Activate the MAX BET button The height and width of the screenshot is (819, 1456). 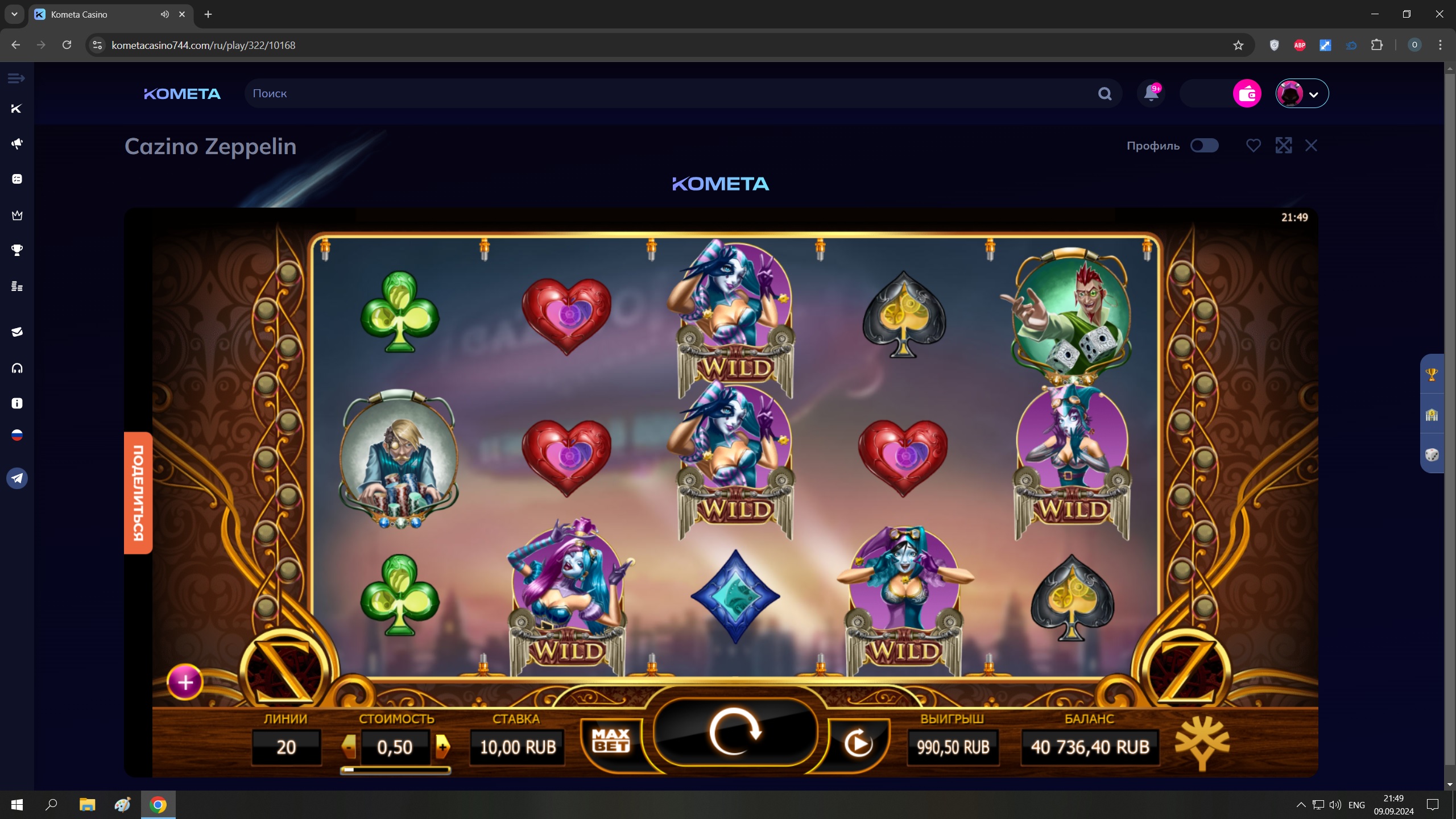[611, 740]
